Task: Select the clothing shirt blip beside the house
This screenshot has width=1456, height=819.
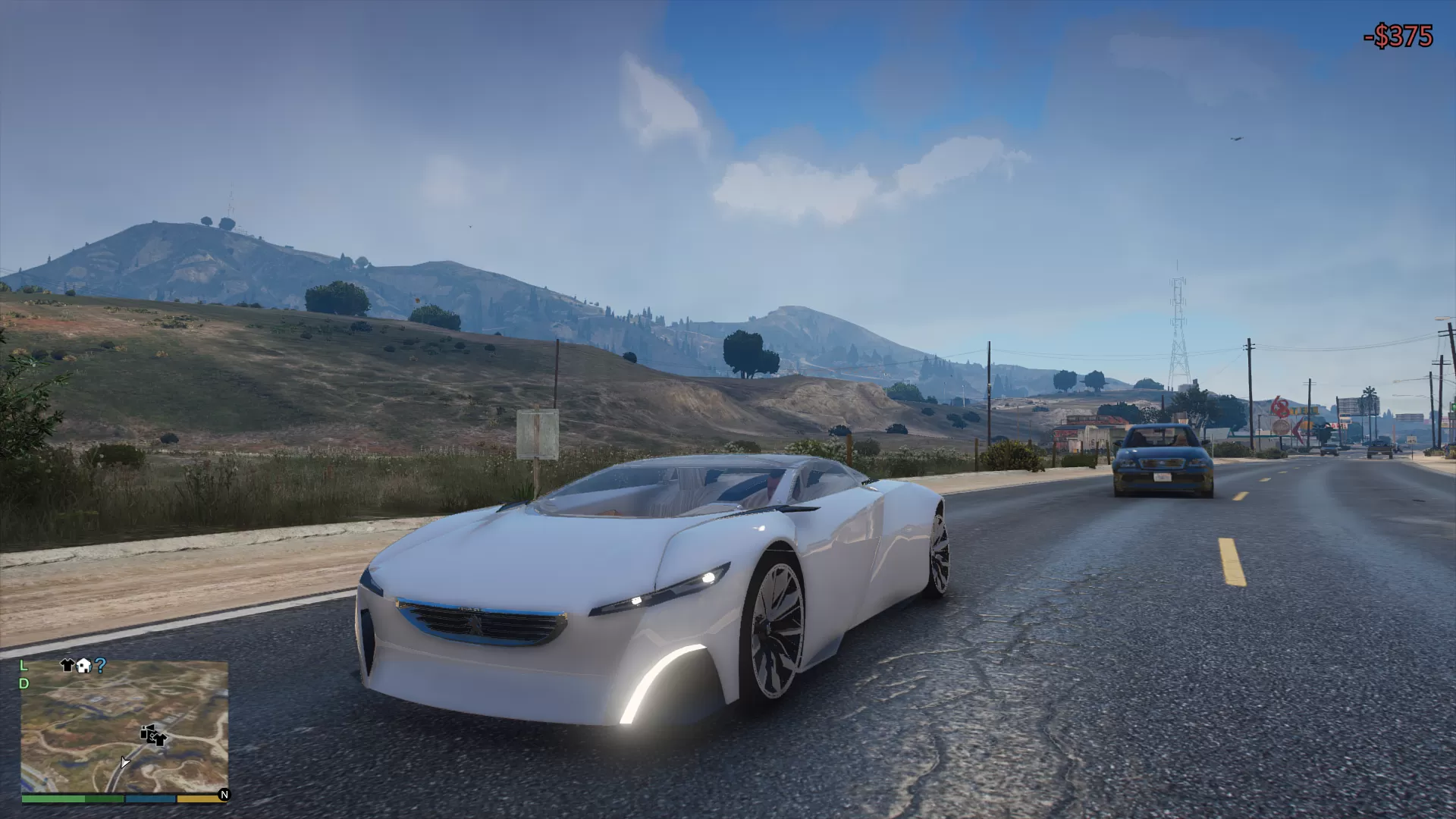Action: (67, 665)
